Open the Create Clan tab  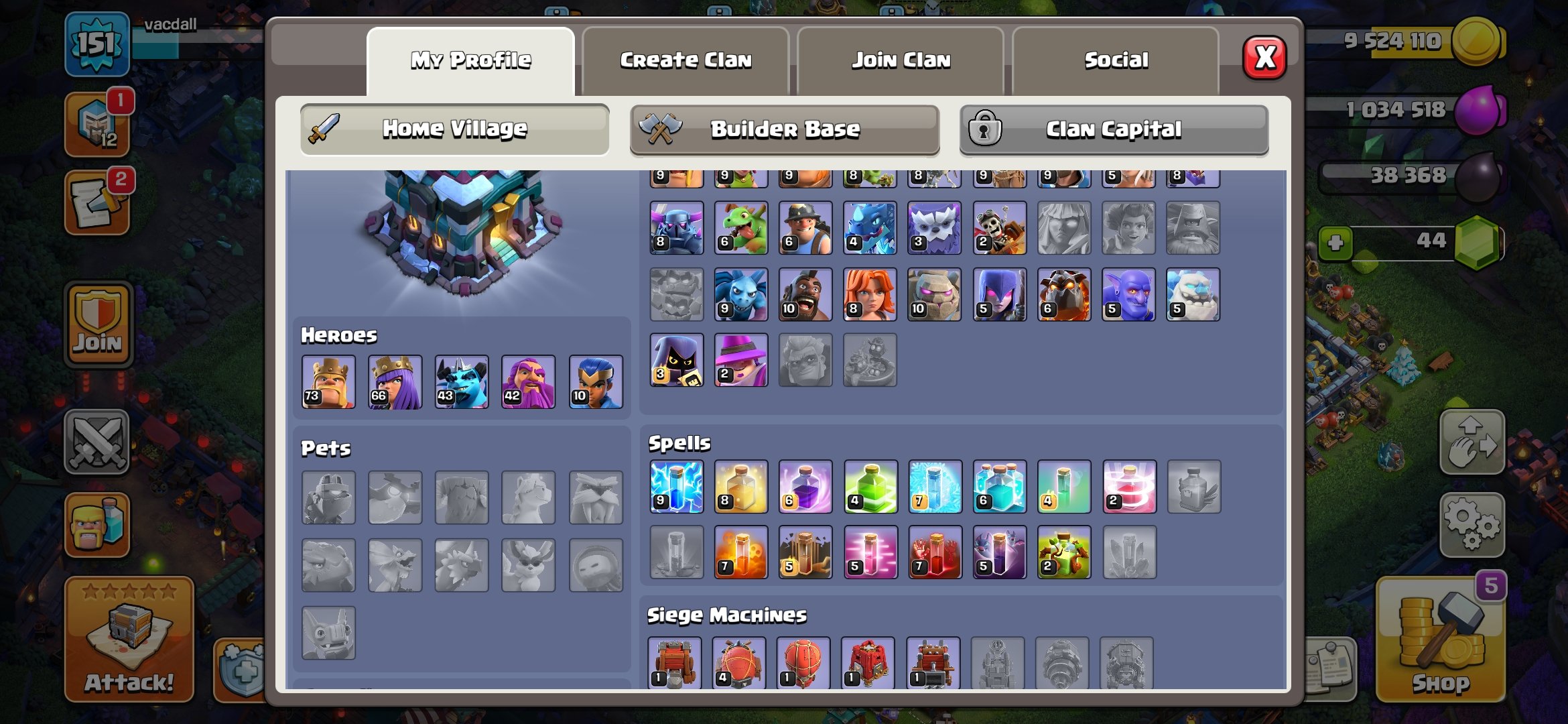688,59
